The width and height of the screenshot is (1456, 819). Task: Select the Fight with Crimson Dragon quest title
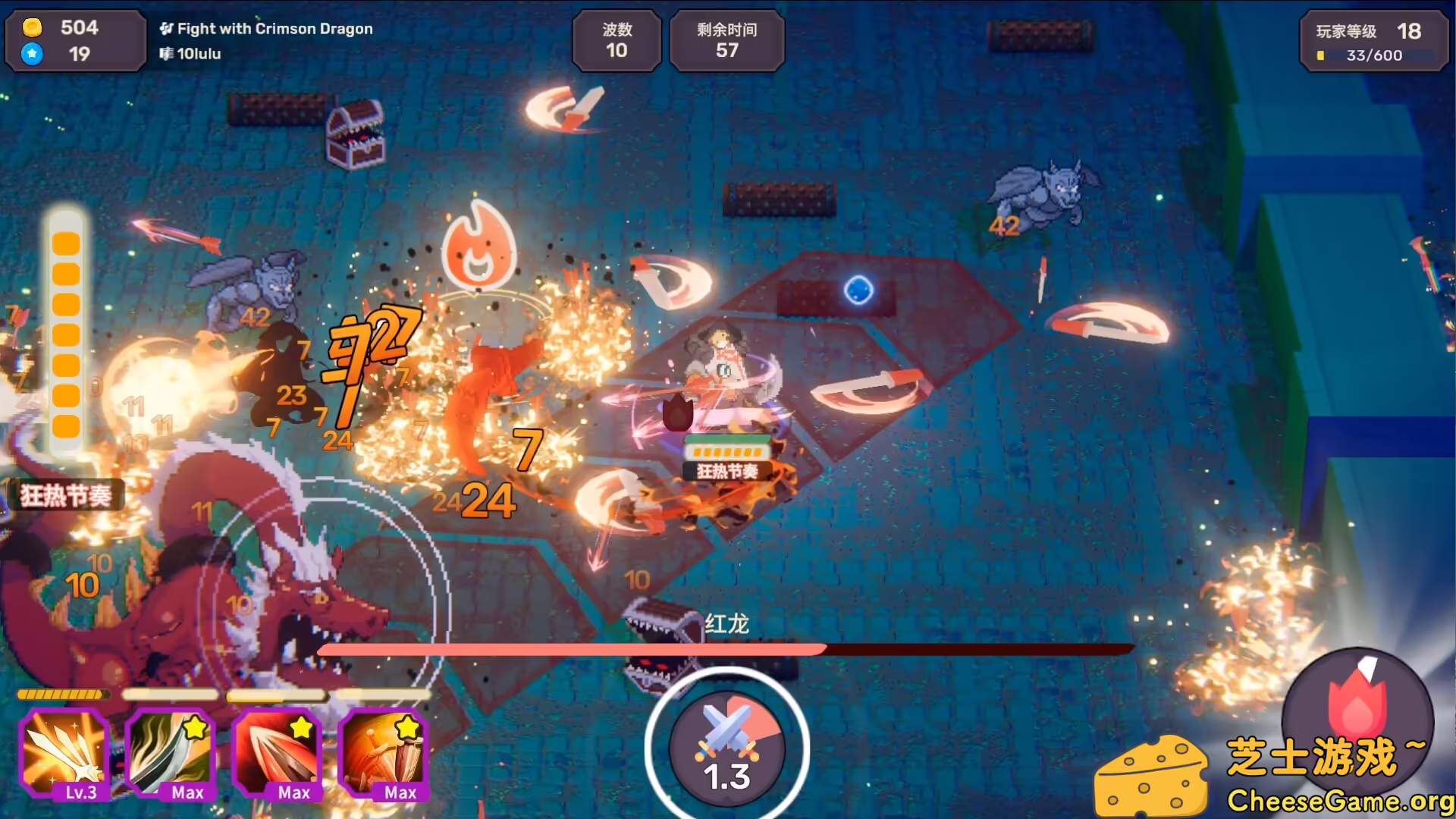coord(275,28)
